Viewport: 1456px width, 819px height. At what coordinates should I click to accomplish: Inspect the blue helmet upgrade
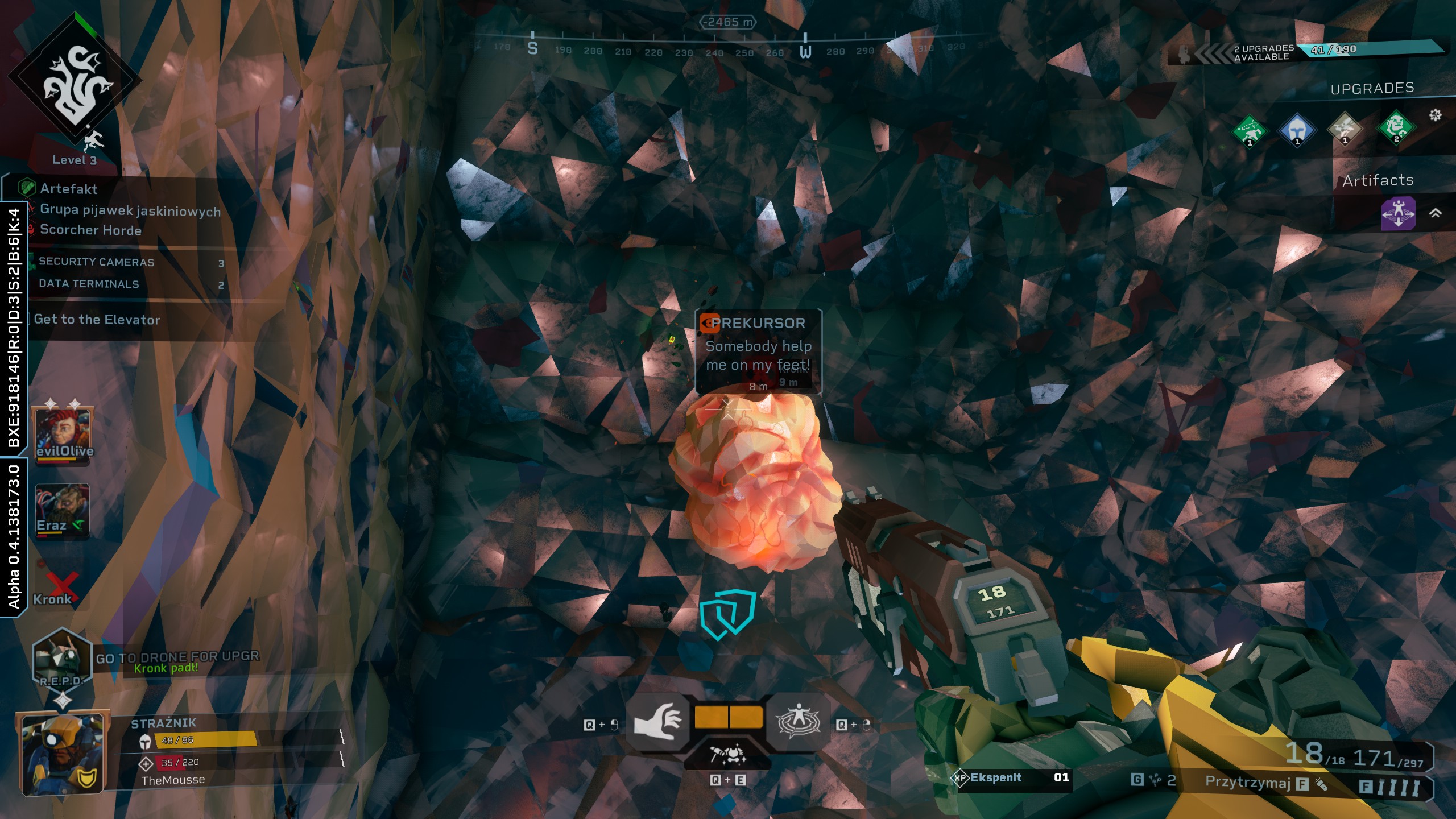pos(1297,130)
